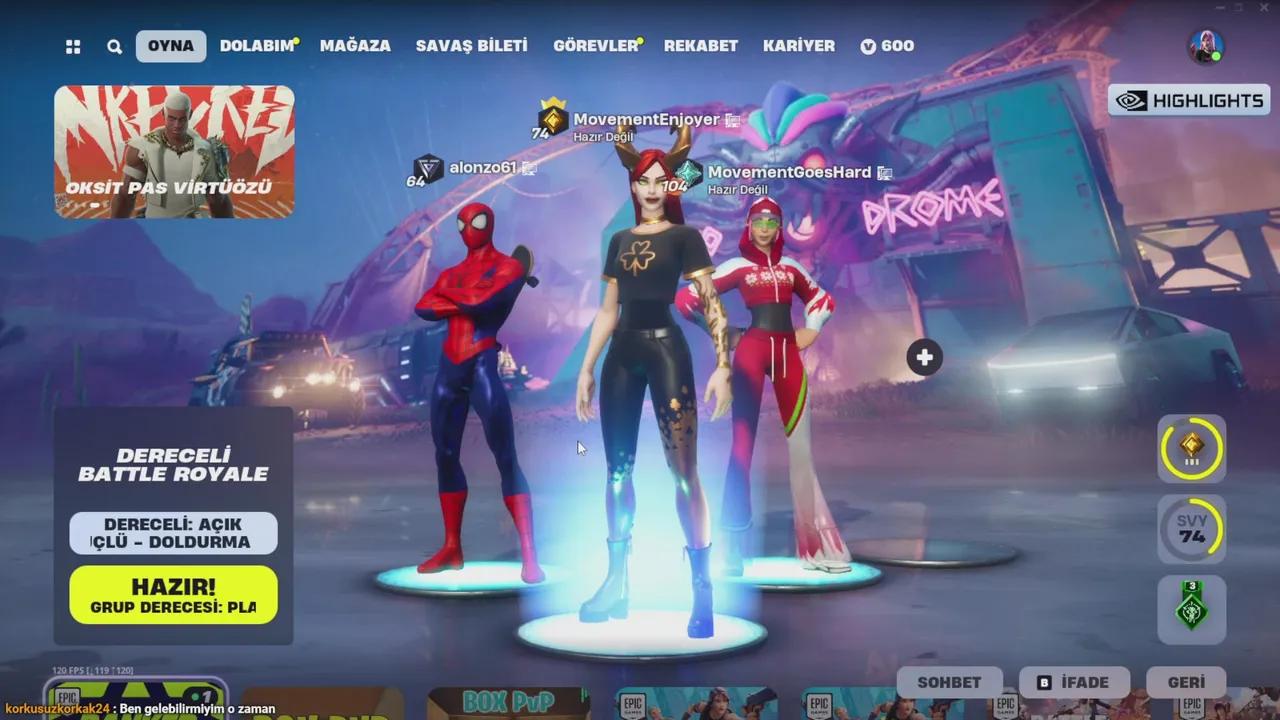Toggle ready status with the HAZIR button
The width and height of the screenshot is (1280, 720).
click(172, 594)
